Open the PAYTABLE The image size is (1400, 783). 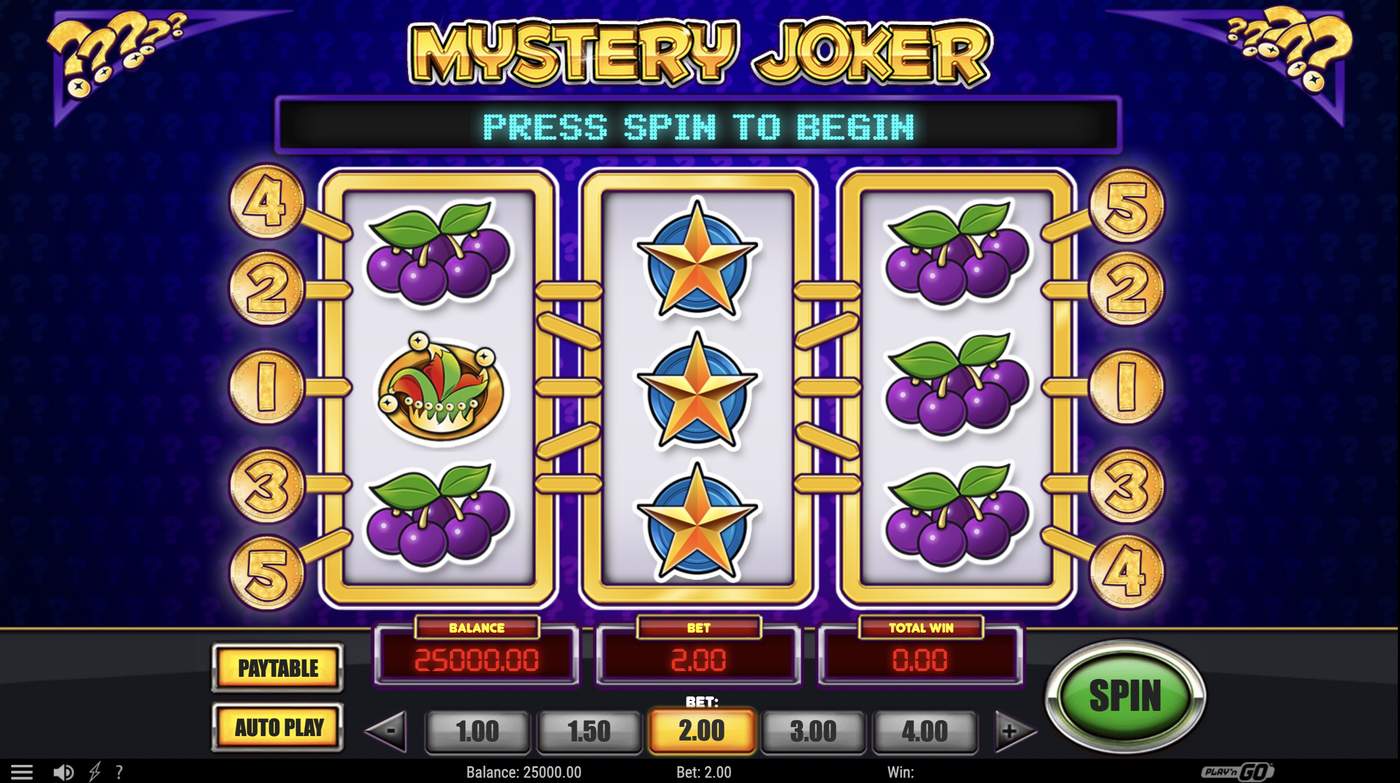pos(277,668)
